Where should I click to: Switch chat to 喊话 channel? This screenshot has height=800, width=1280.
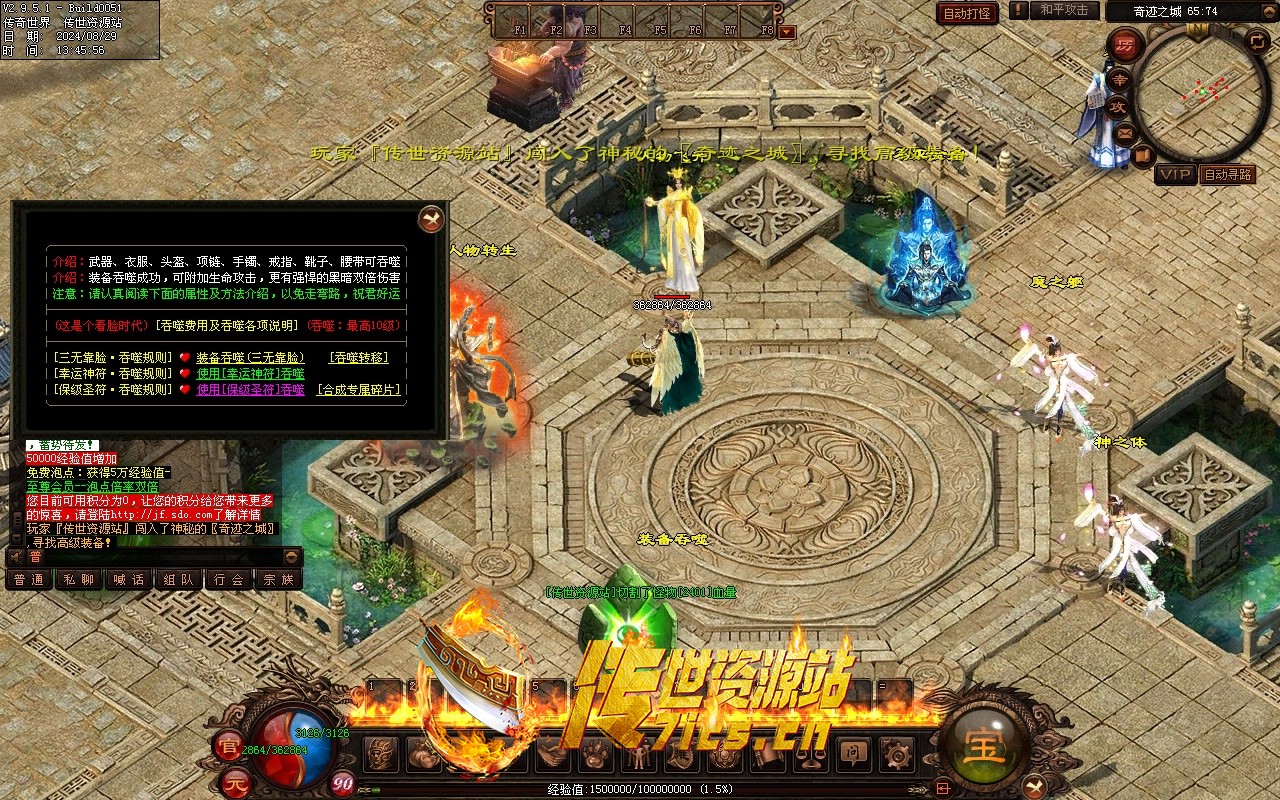point(129,579)
